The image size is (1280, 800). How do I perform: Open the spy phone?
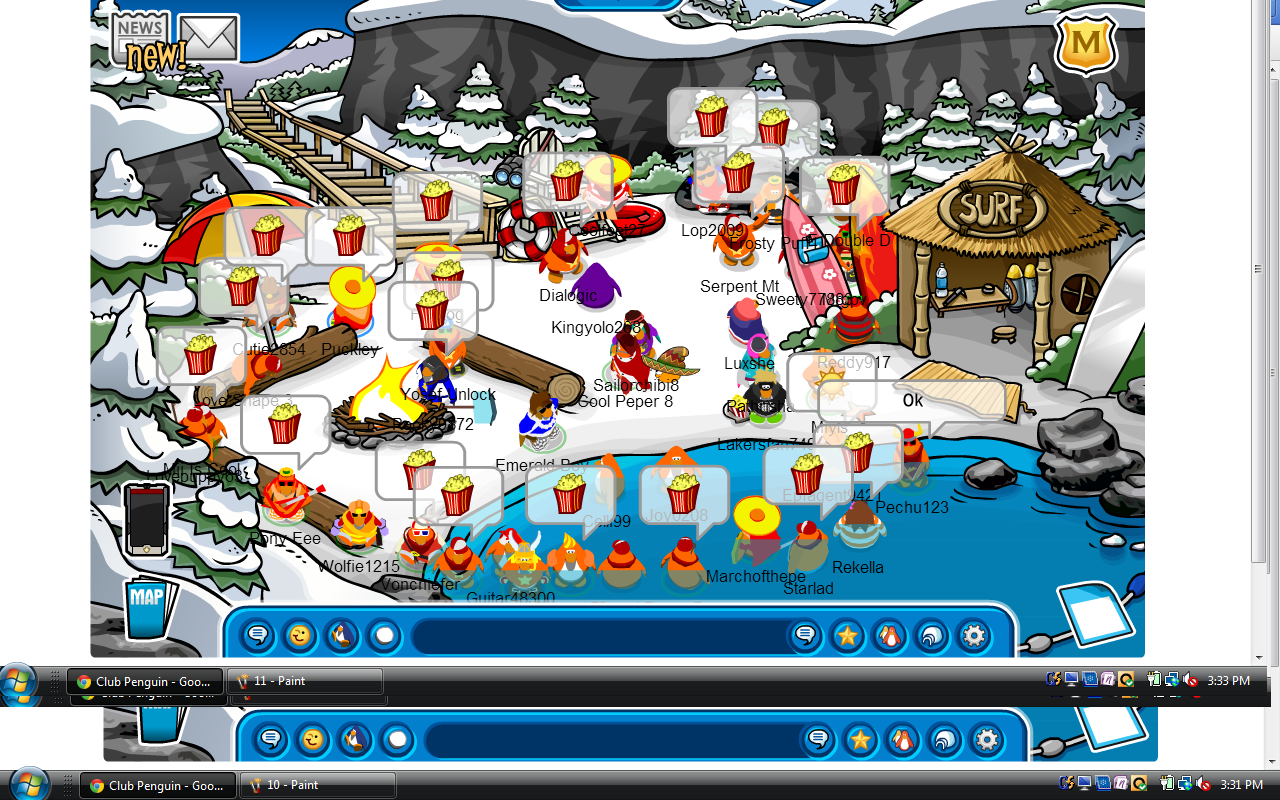(x=146, y=518)
